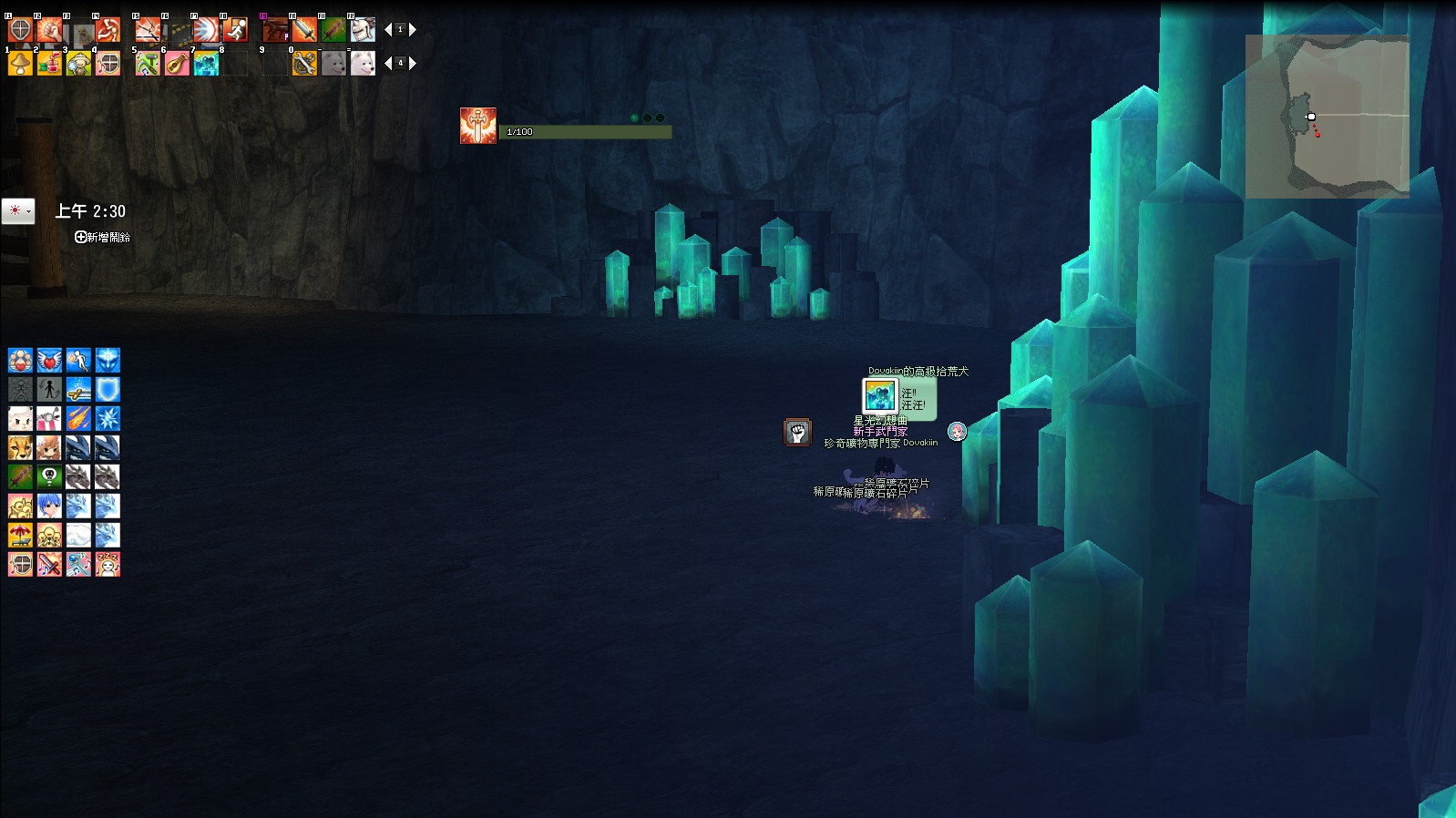Use the clenched fist skill on F2

[x=49, y=30]
